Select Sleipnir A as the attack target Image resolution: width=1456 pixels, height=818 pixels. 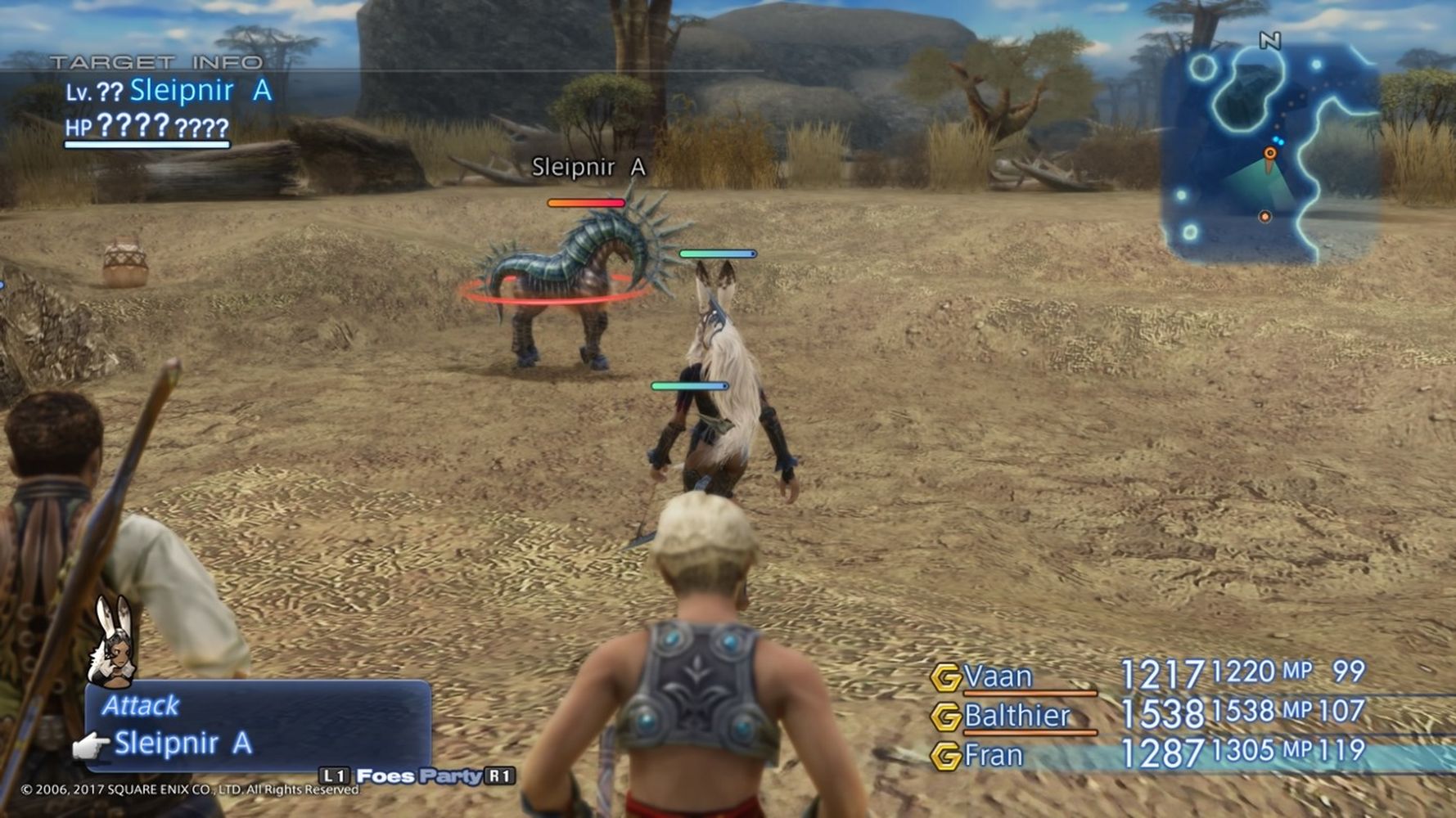pos(183,743)
